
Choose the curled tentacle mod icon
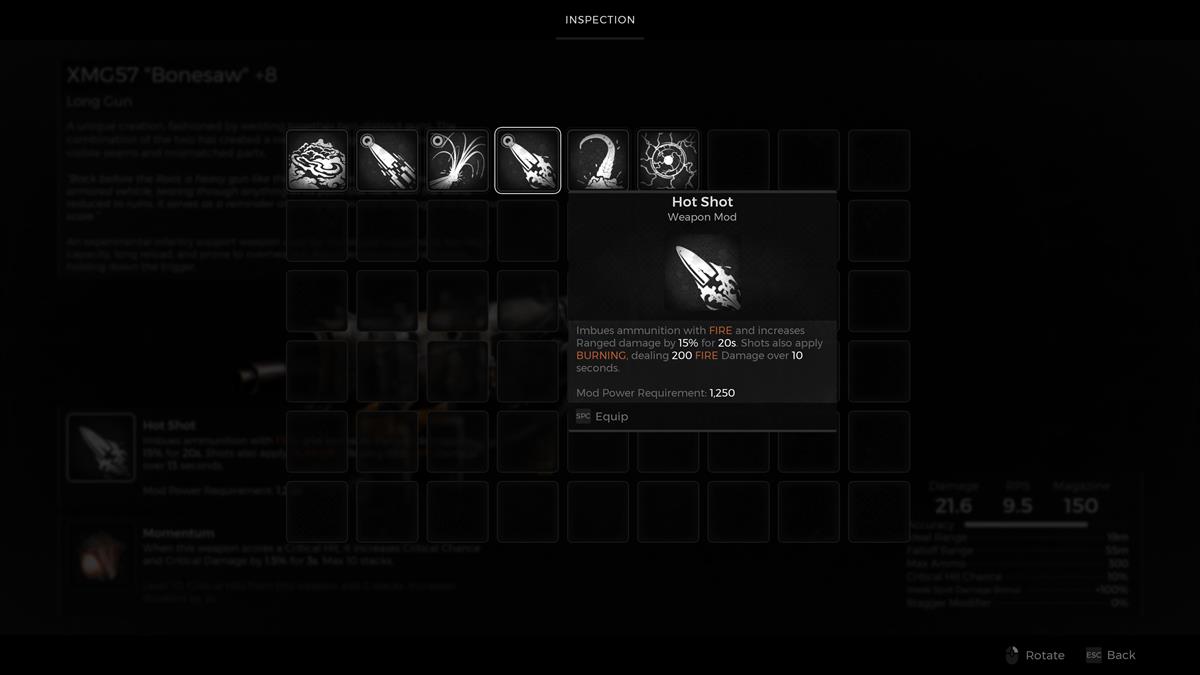coord(598,160)
